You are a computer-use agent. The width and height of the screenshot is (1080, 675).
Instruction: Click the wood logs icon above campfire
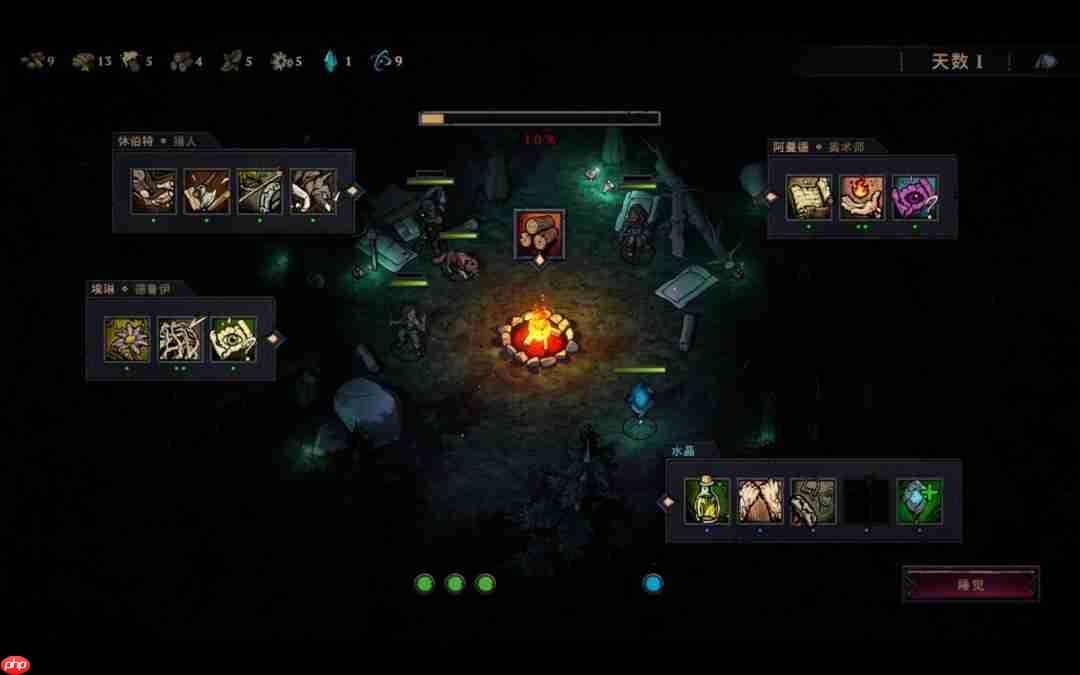(539, 234)
